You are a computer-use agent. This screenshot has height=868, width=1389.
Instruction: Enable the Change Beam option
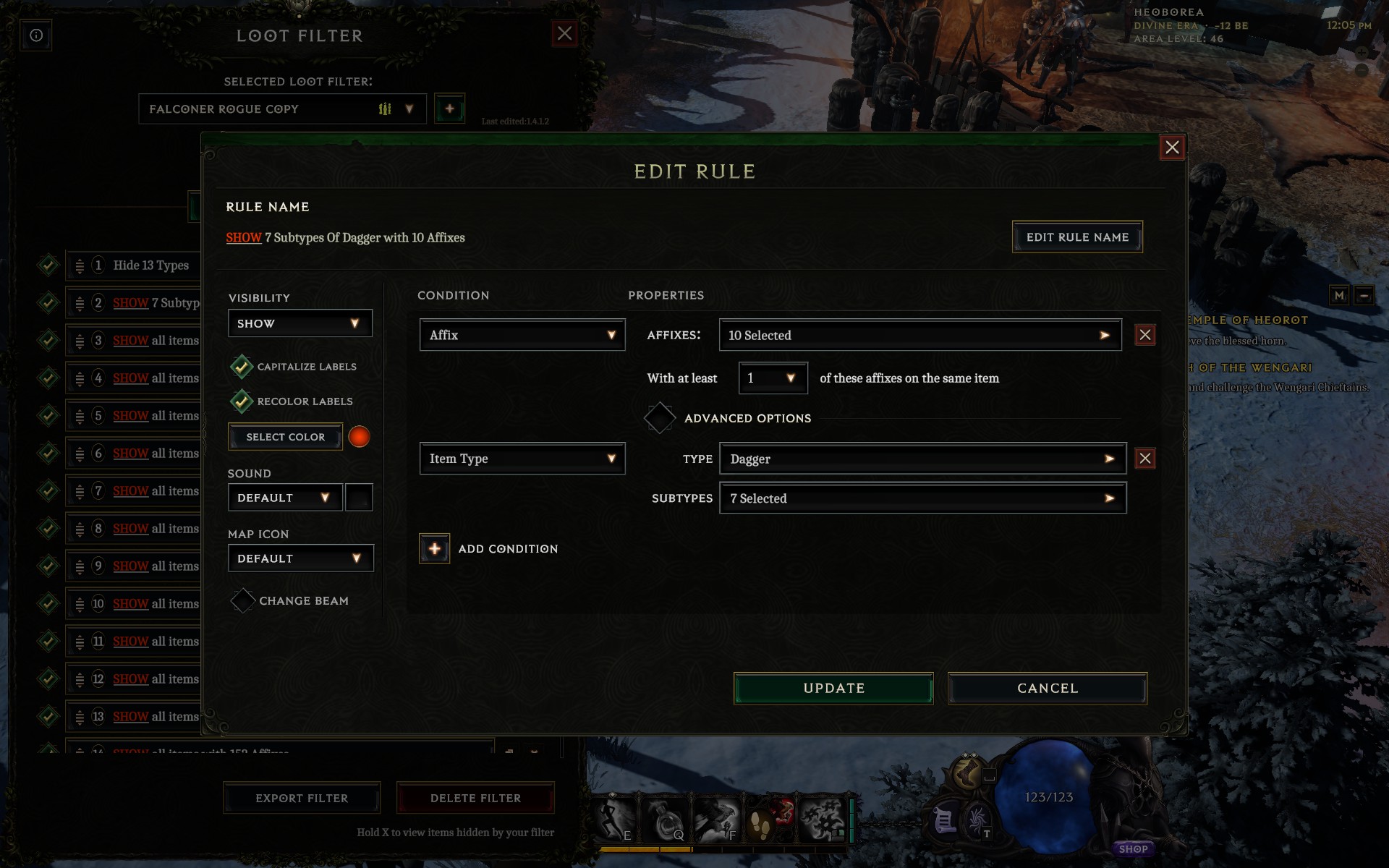(x=242, y=601)
